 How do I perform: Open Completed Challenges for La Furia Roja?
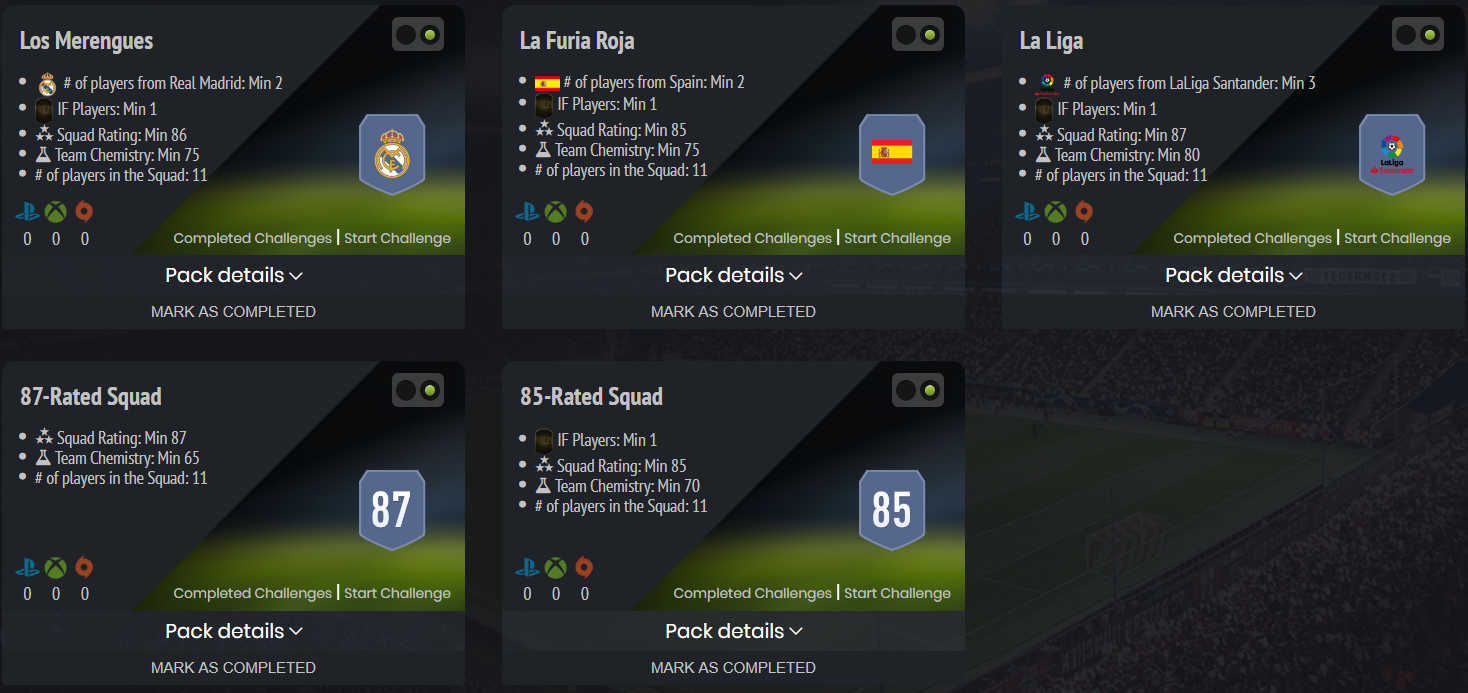[752, 238]
